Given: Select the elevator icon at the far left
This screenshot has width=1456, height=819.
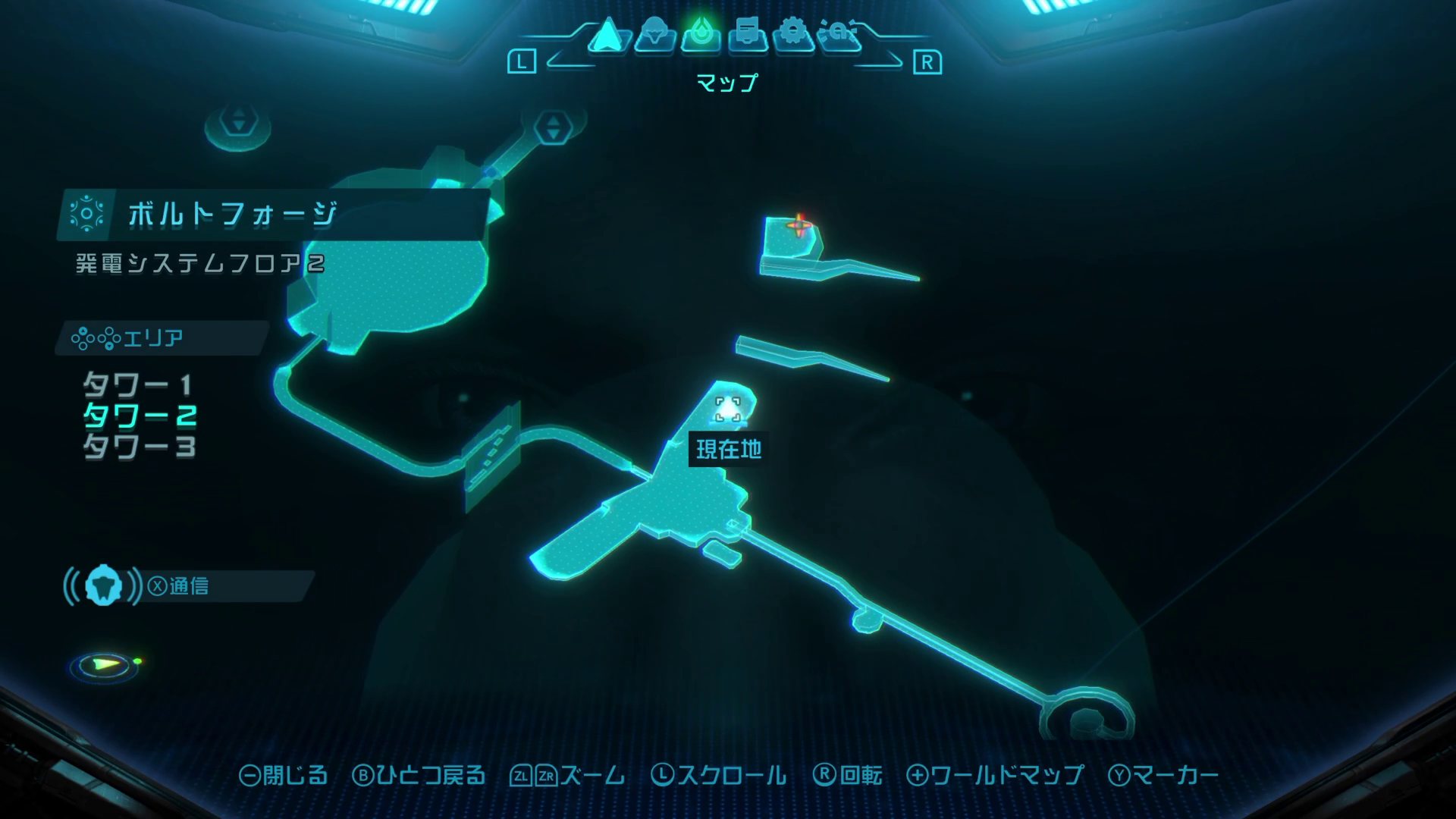Looking at the screenshot, I should (x=238, y=121).
